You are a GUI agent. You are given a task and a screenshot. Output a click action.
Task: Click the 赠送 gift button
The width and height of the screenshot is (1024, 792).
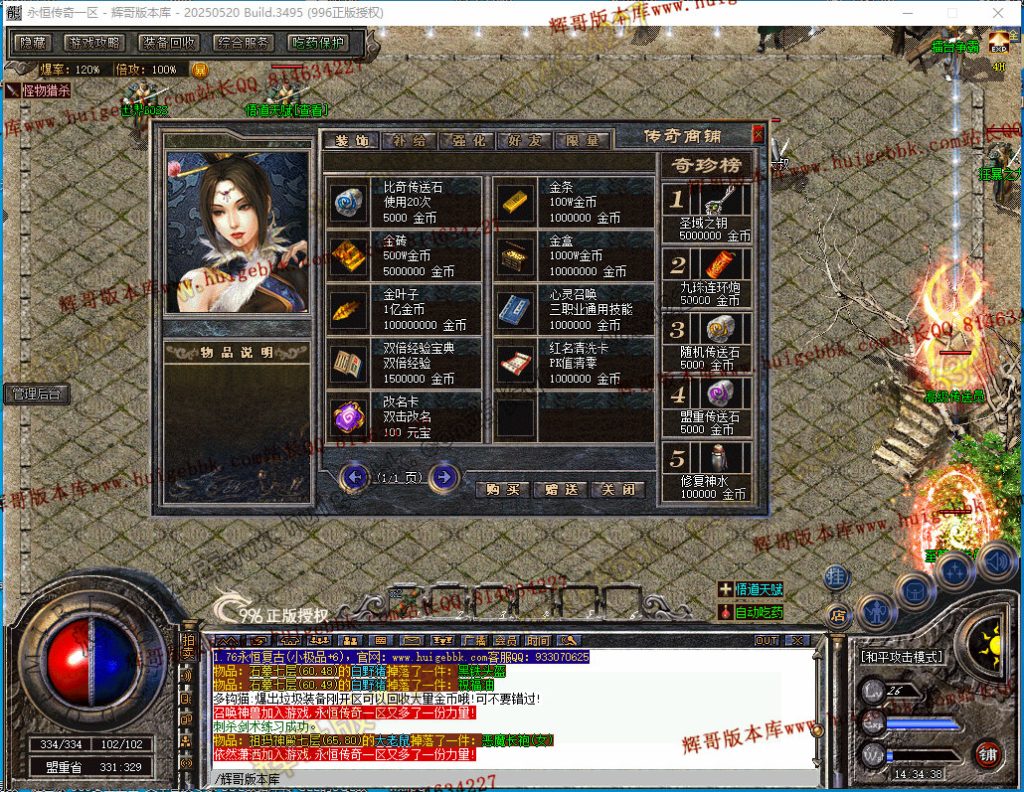560,490
